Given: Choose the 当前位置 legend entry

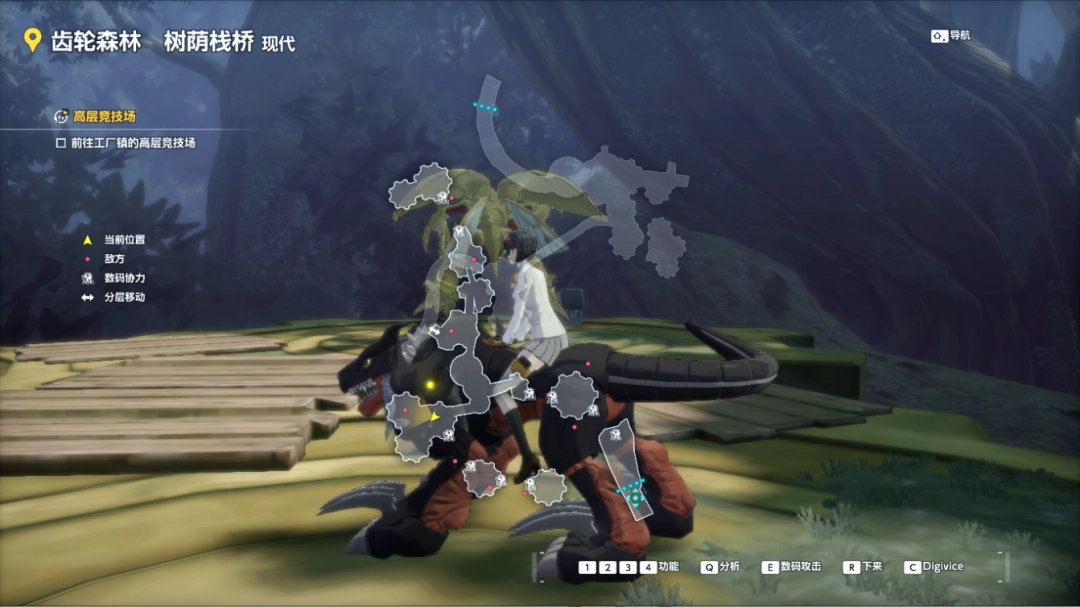Looking at the screenshot, I should [124, 240].
